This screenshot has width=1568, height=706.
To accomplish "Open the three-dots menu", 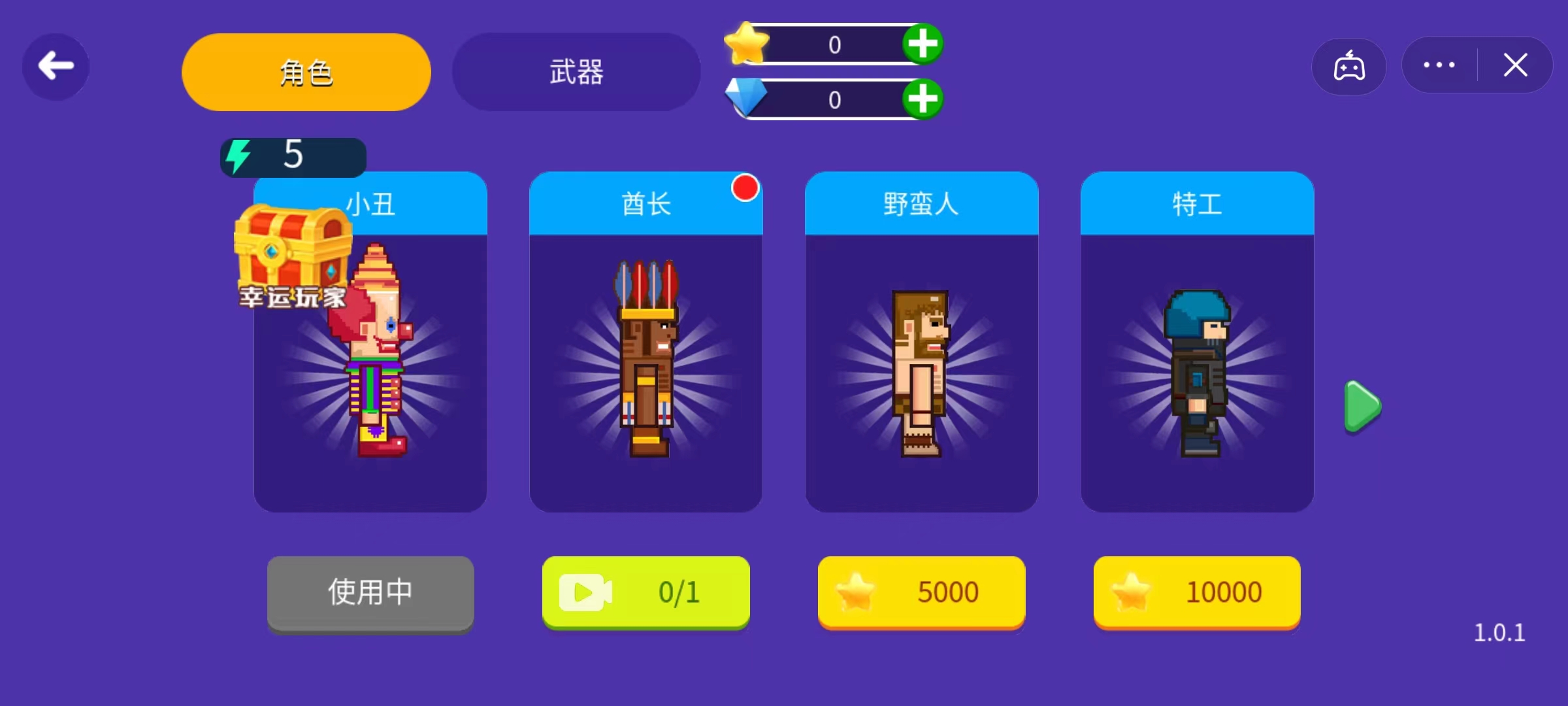I will click(1438, 65).
